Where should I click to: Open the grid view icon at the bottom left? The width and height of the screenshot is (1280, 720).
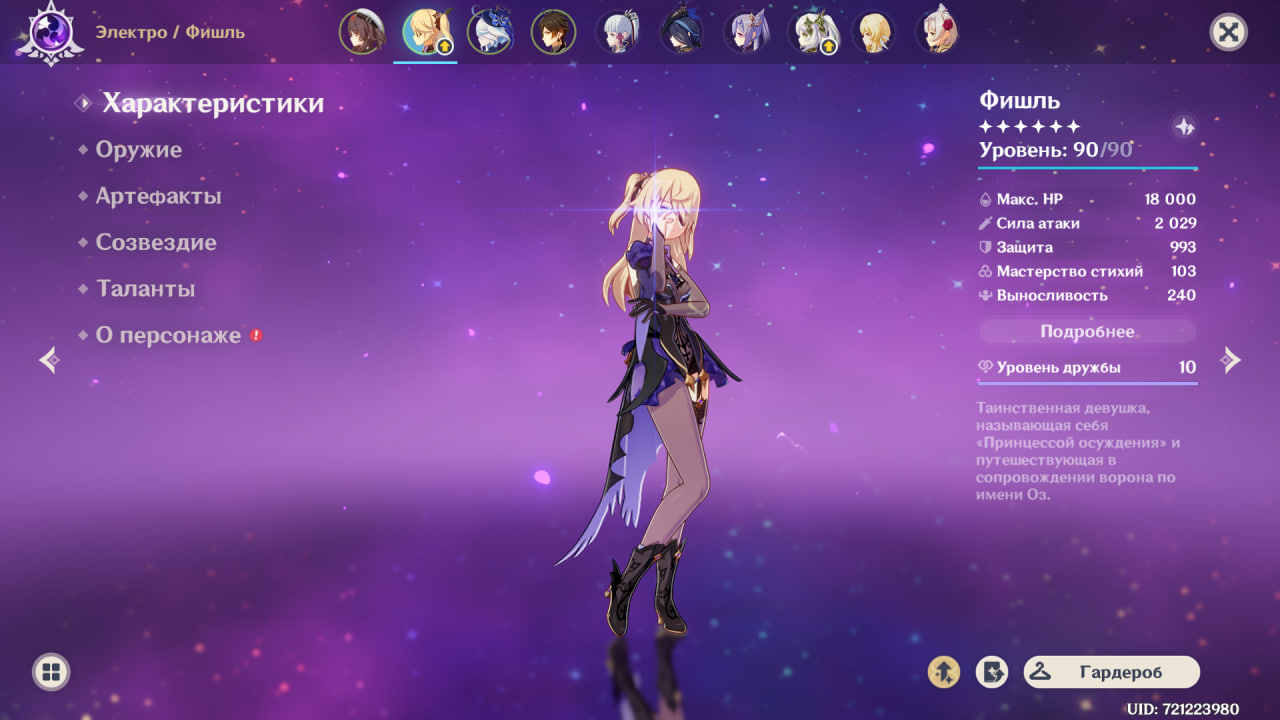51,671
